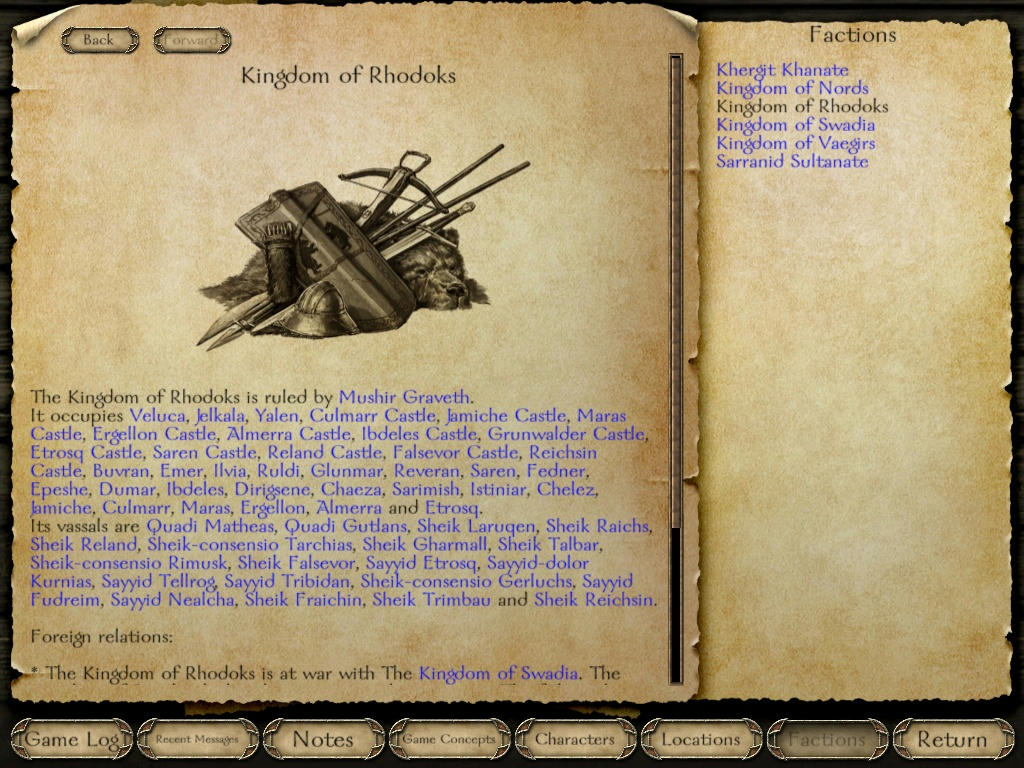
Task: Select Khergit Khanate in factions list
Action: click(782, 70)
